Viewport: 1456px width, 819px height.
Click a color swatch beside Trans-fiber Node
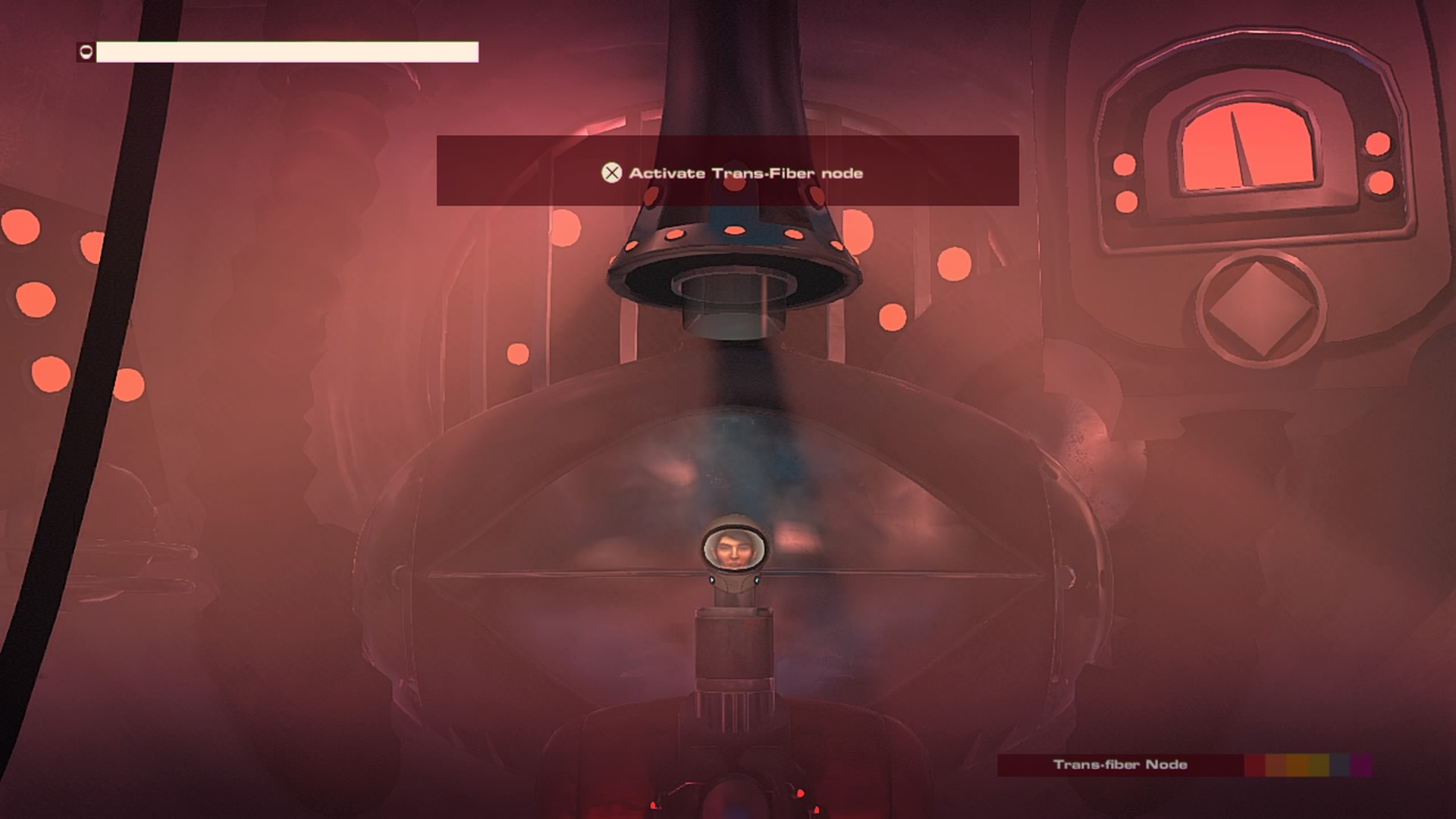pos(1274,765)
